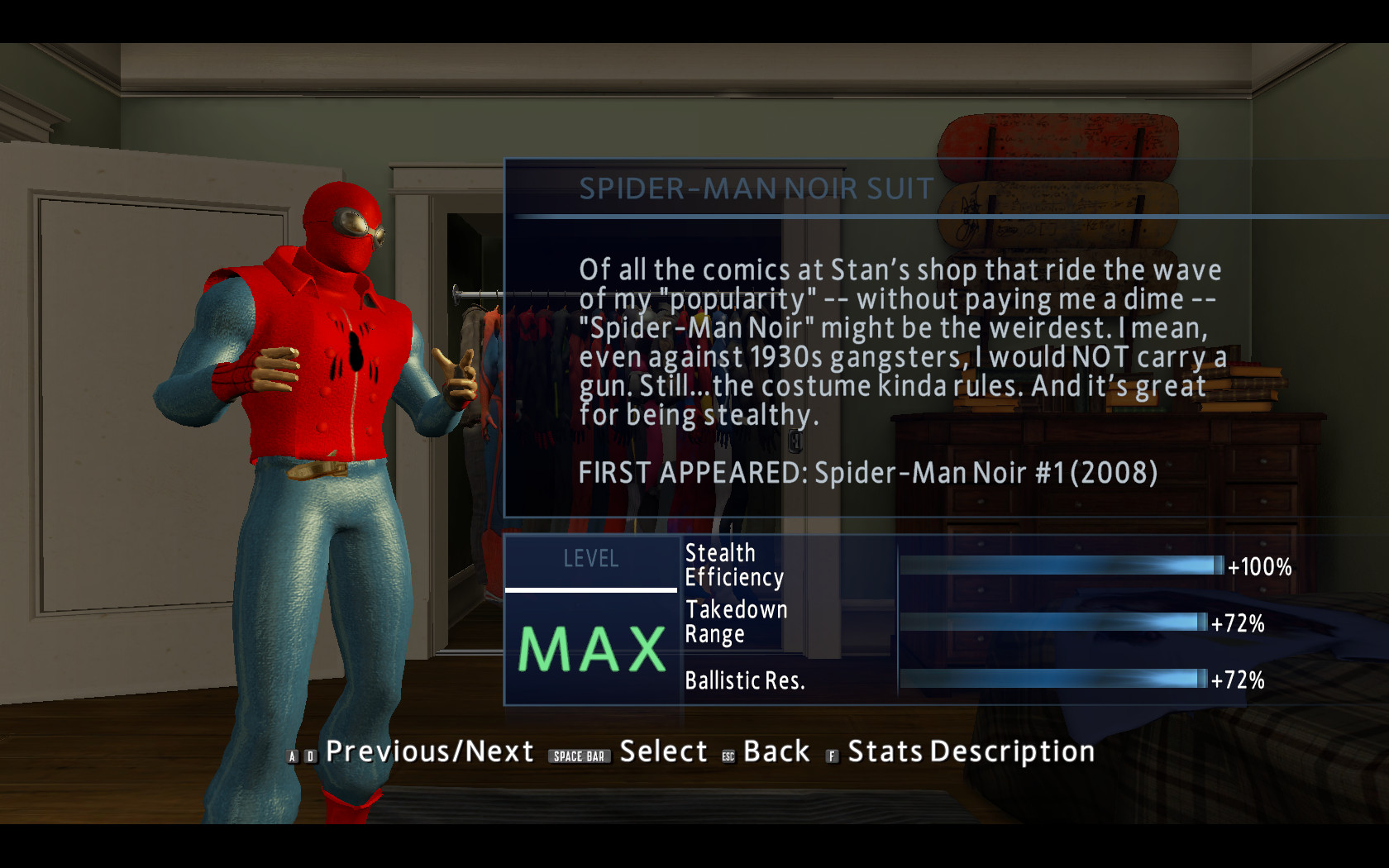Viewport: 1389px width, 868px height.
Task: Toggle the Takedown Range stat row
Action: tap(735, 622)
